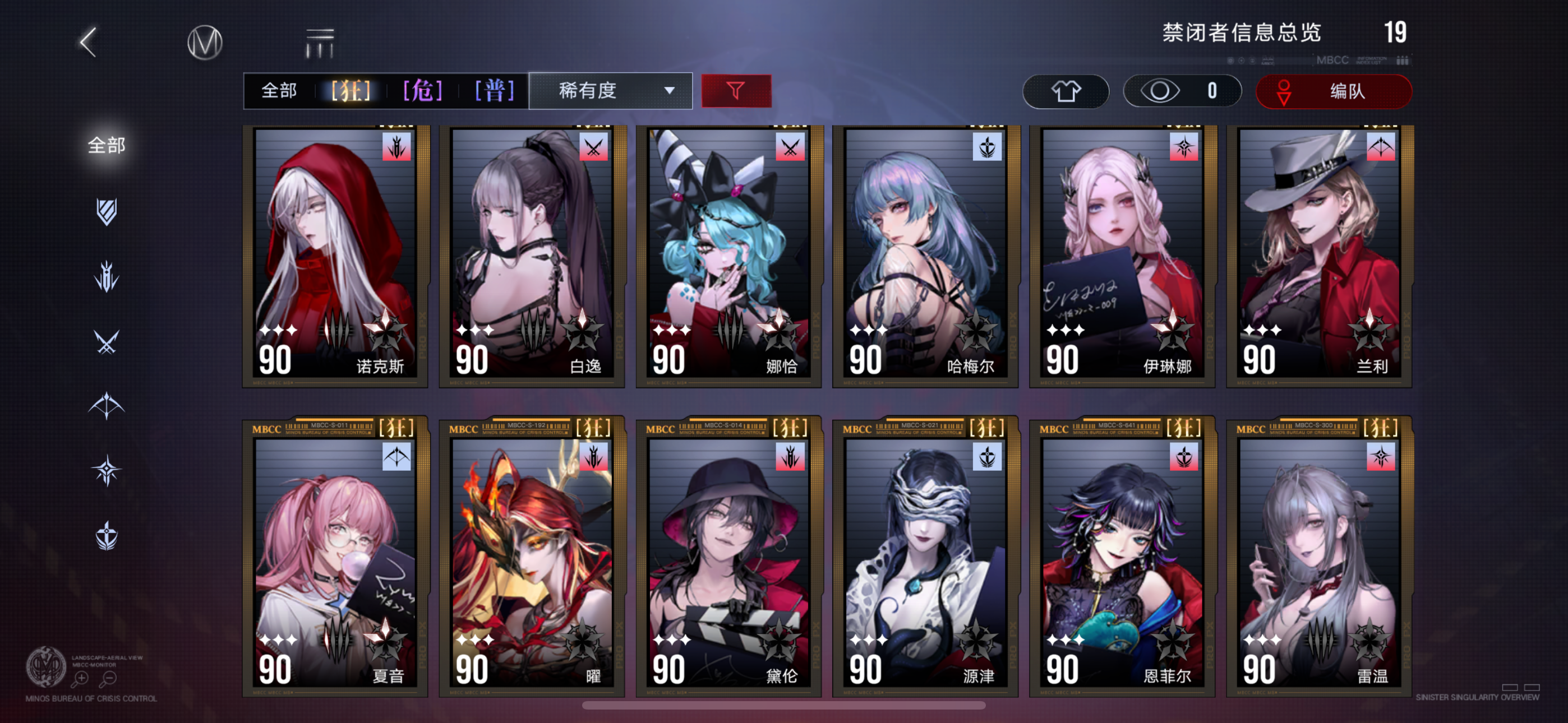Click the red 编队 team button
This screenshot has height=723, width=1568.
click(1333, 91)
